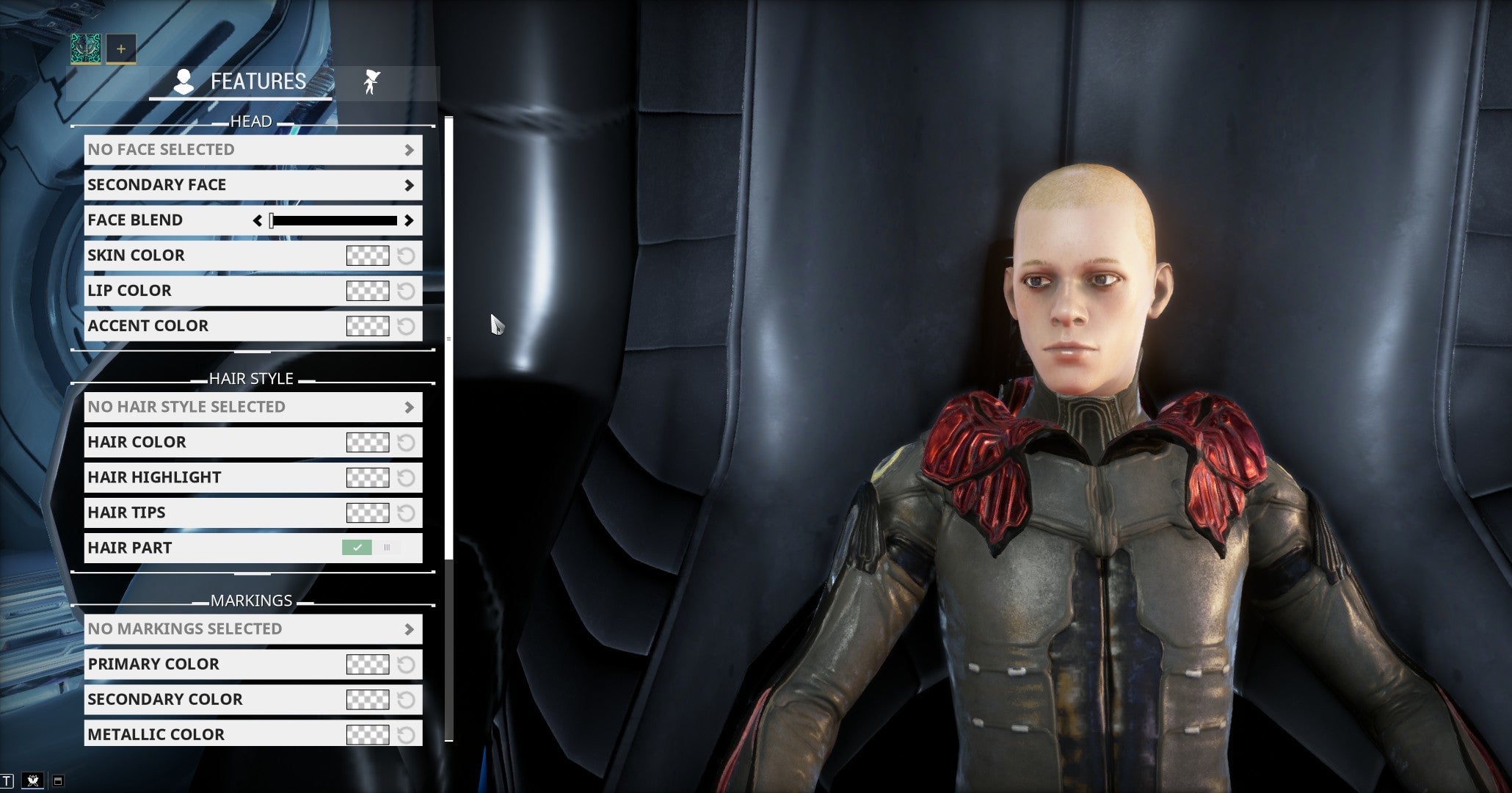Click the Accent Color swatch
The width and height of the screenshot is (1512, 793).
[367, 326]
